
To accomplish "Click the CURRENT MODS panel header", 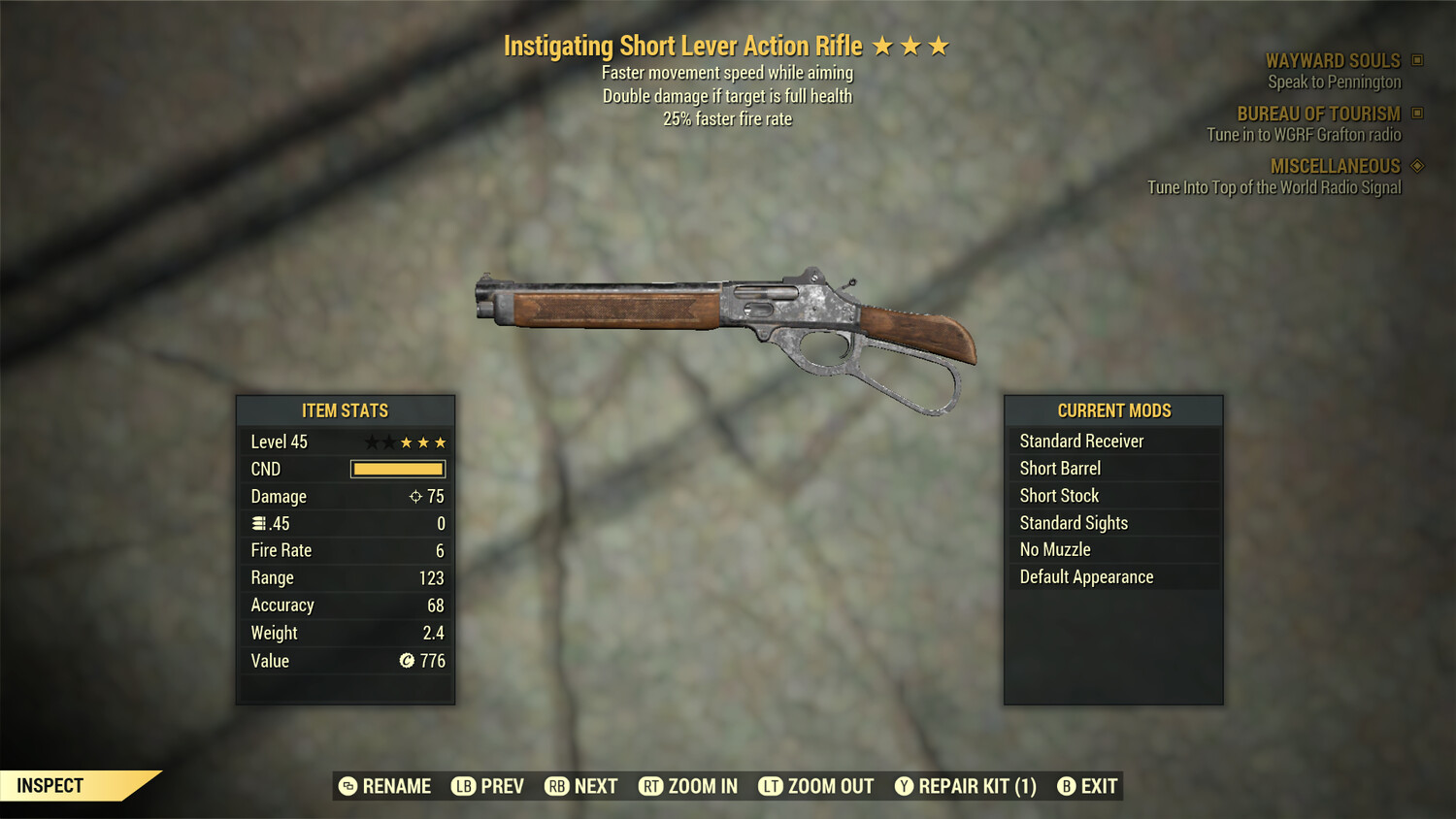I will [1113, 409].
